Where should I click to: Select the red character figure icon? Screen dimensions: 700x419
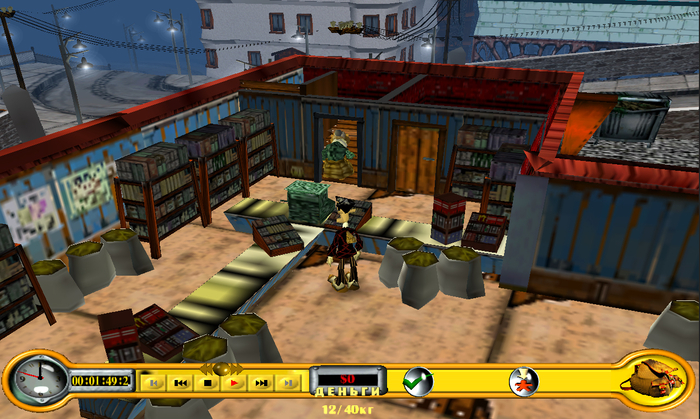tap(523, 381)
